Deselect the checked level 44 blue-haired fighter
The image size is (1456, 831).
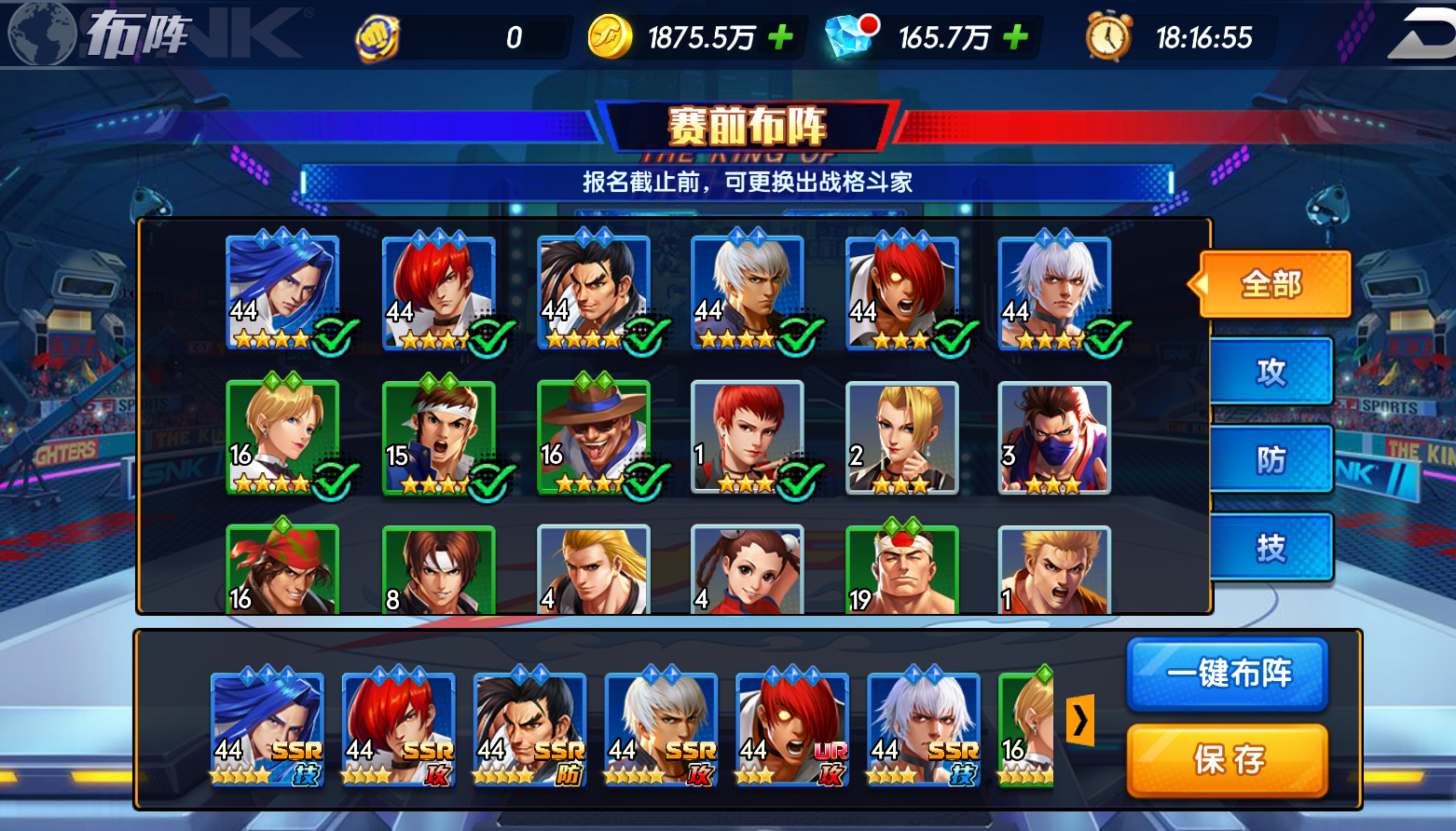click(331, 336)
